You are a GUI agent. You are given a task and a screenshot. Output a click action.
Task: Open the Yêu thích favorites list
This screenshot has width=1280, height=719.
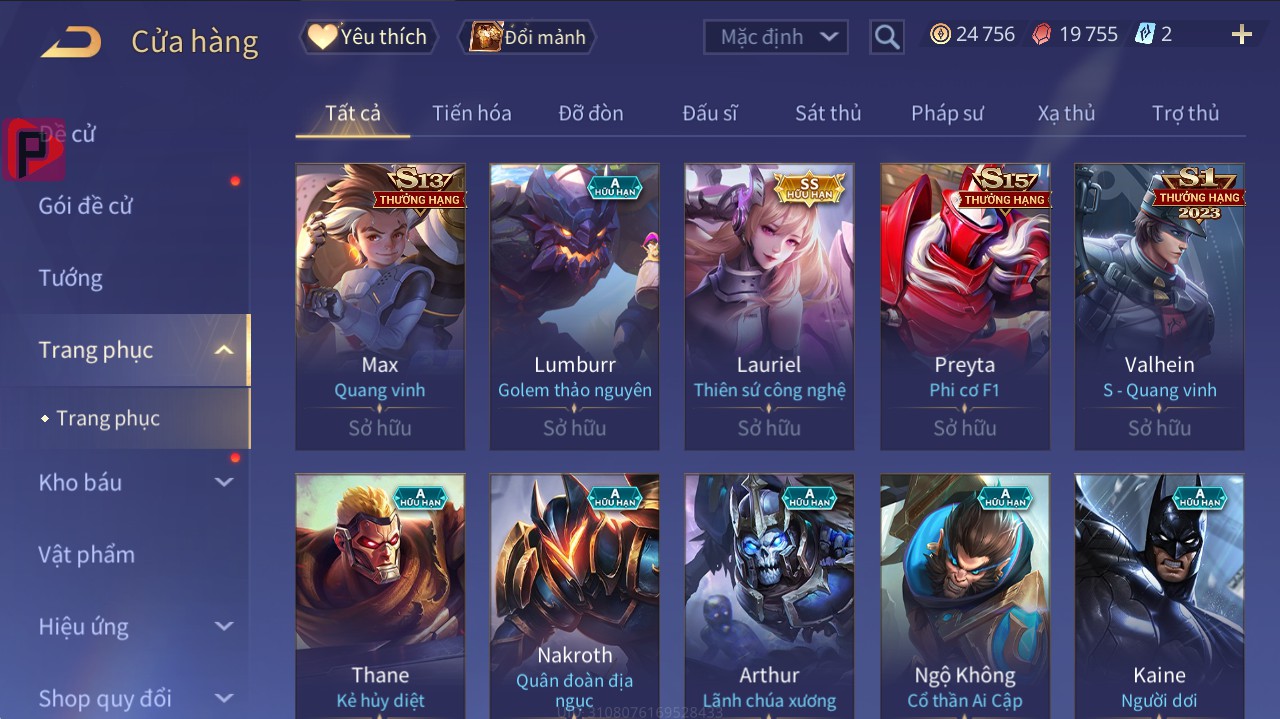[x=367, y=37]
